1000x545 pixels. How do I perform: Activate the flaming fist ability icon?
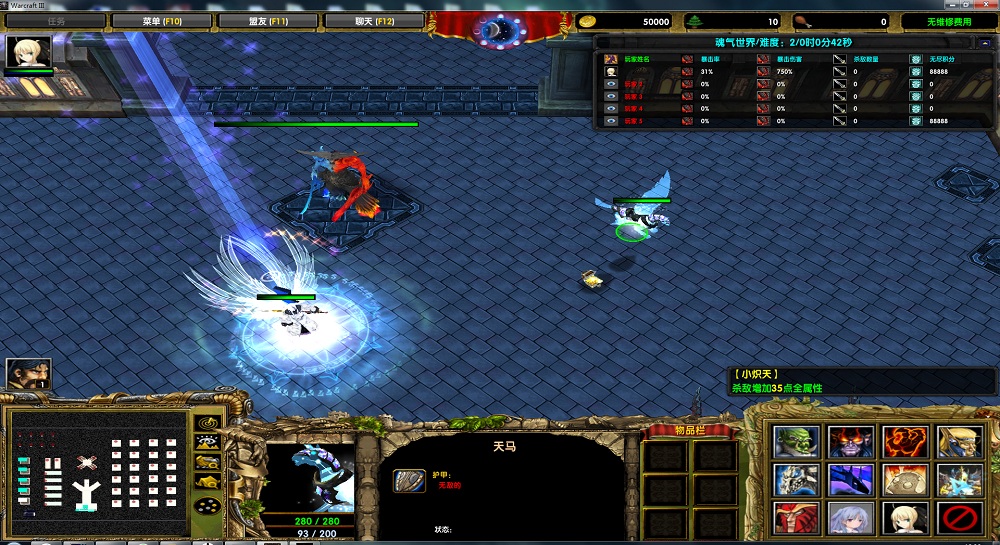904,442
